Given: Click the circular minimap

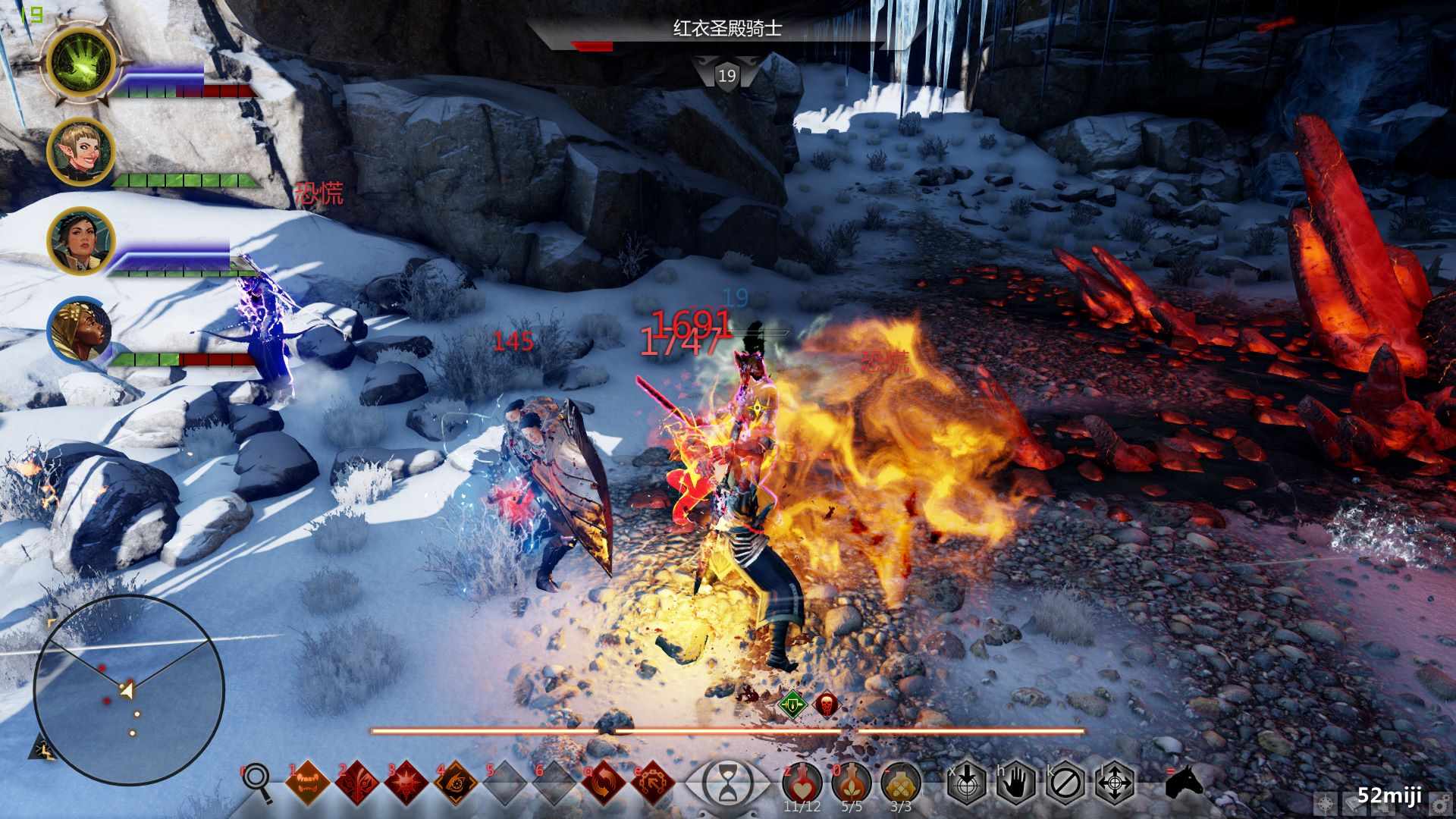Looking at the screenshot, I should [x=129, y=690].
